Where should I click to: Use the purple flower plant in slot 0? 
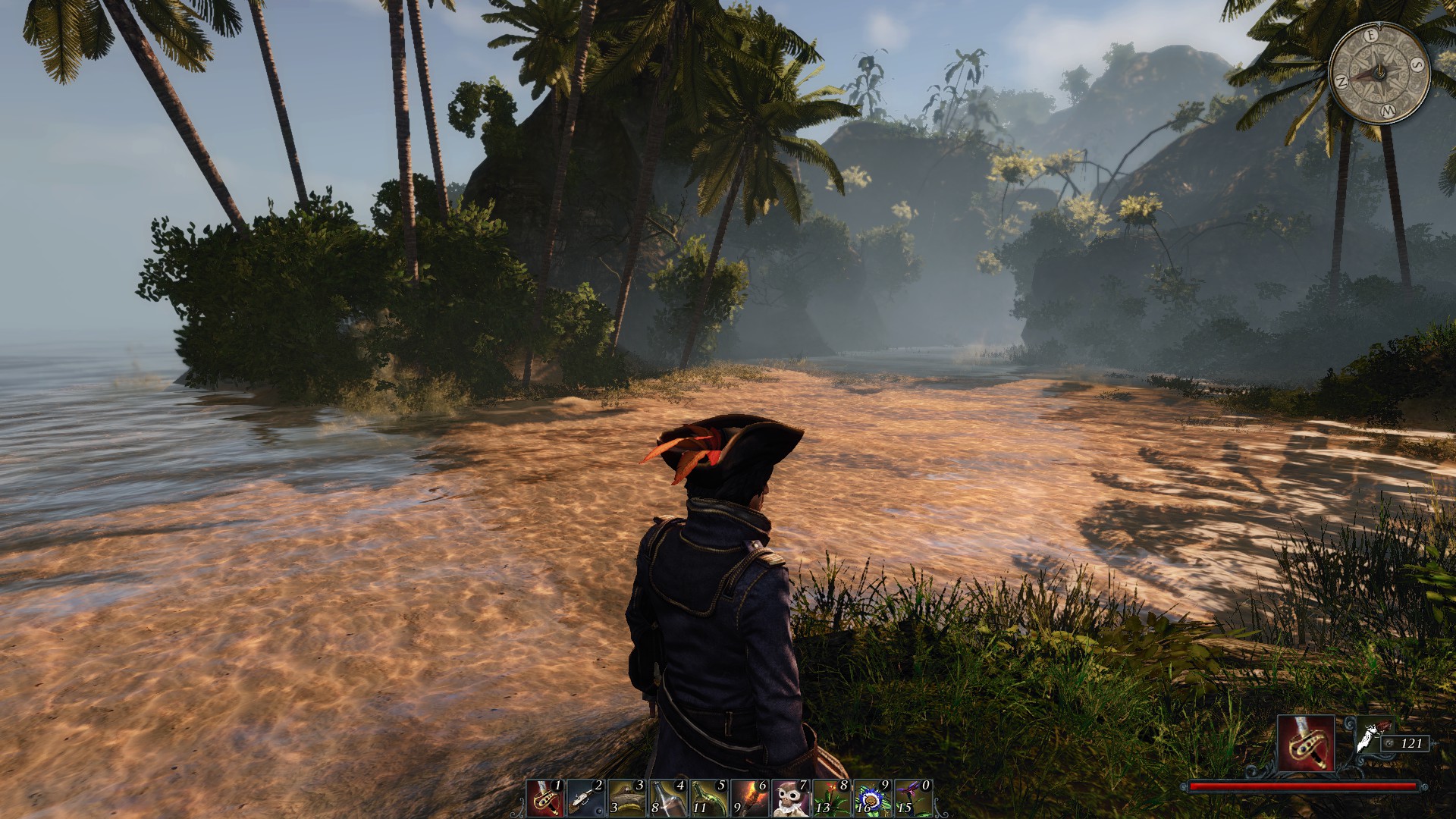pos(913,799)
